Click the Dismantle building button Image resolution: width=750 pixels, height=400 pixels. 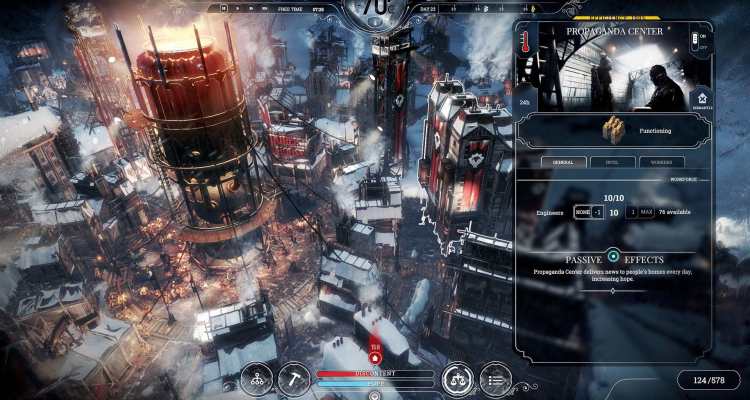(x=700, y=101)
